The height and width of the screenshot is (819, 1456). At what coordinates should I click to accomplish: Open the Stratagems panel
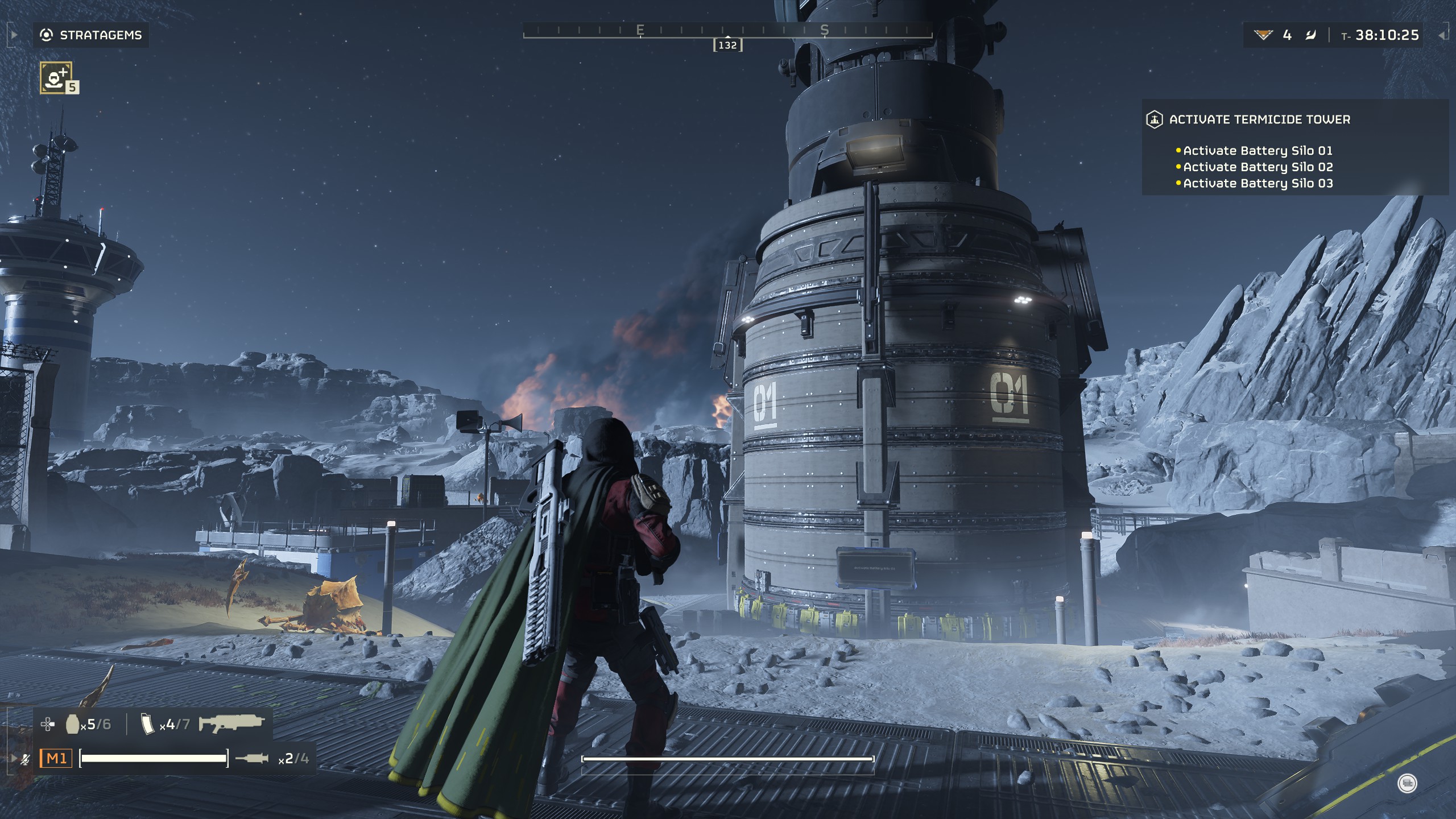92,35
